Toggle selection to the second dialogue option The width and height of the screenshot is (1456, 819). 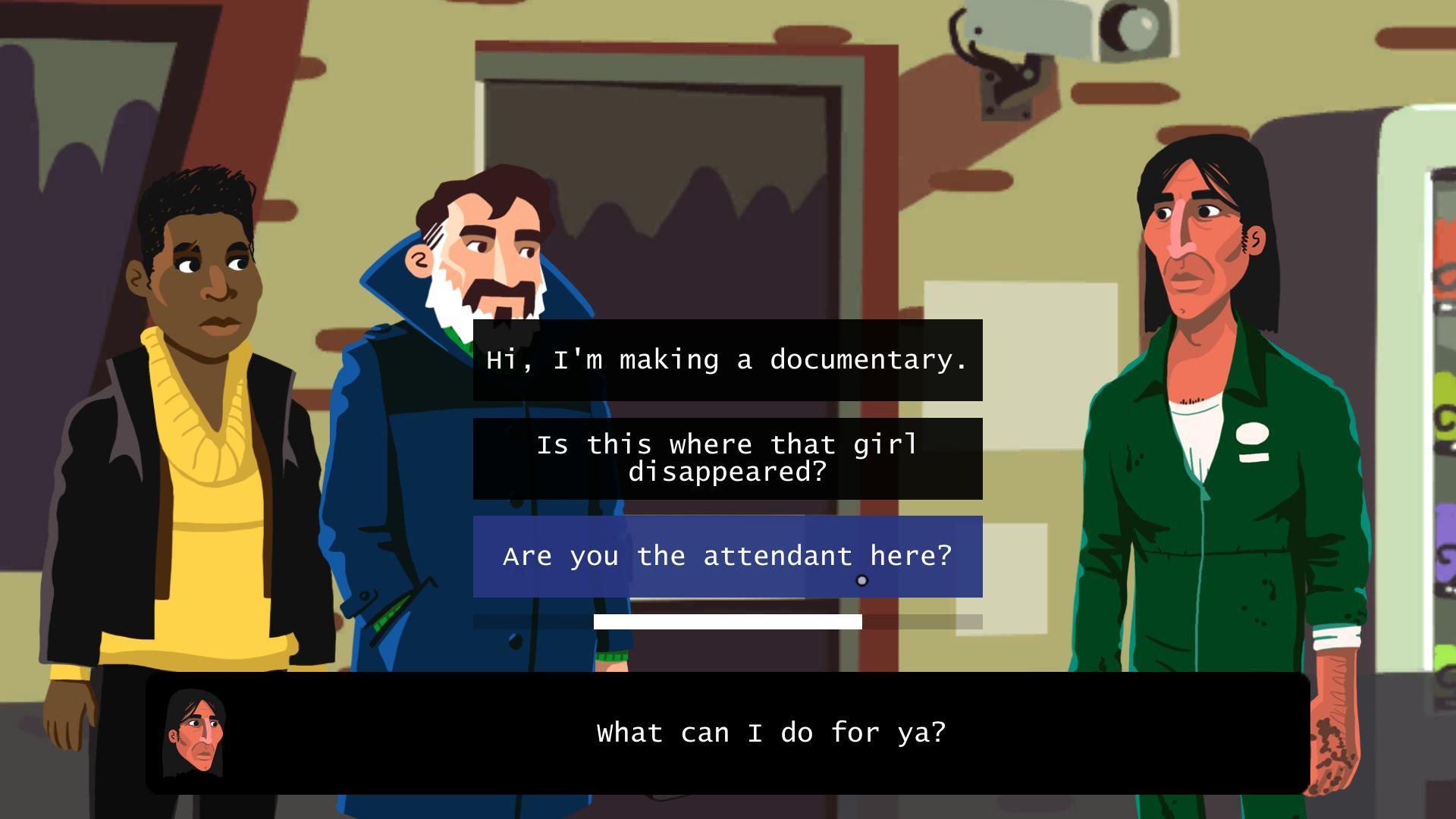(x=726, y=459)
